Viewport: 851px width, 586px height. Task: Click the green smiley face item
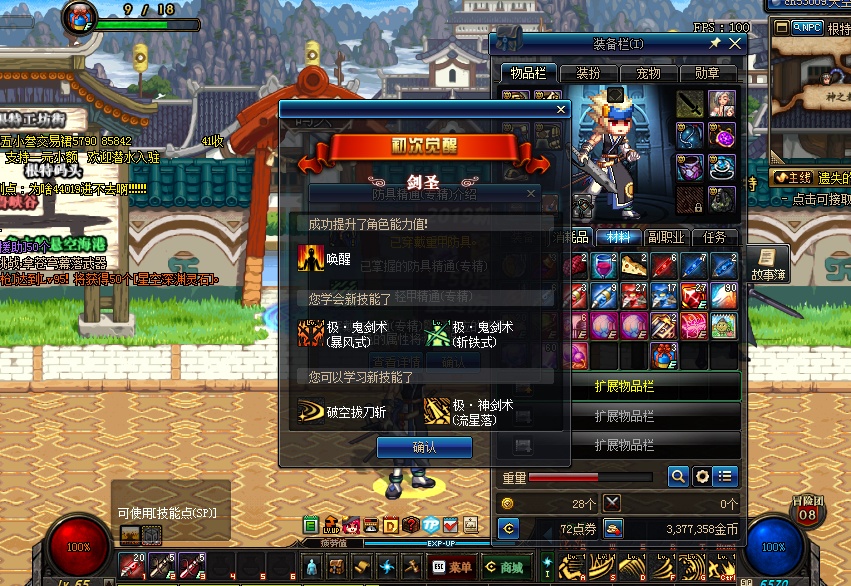click(725, 325)
